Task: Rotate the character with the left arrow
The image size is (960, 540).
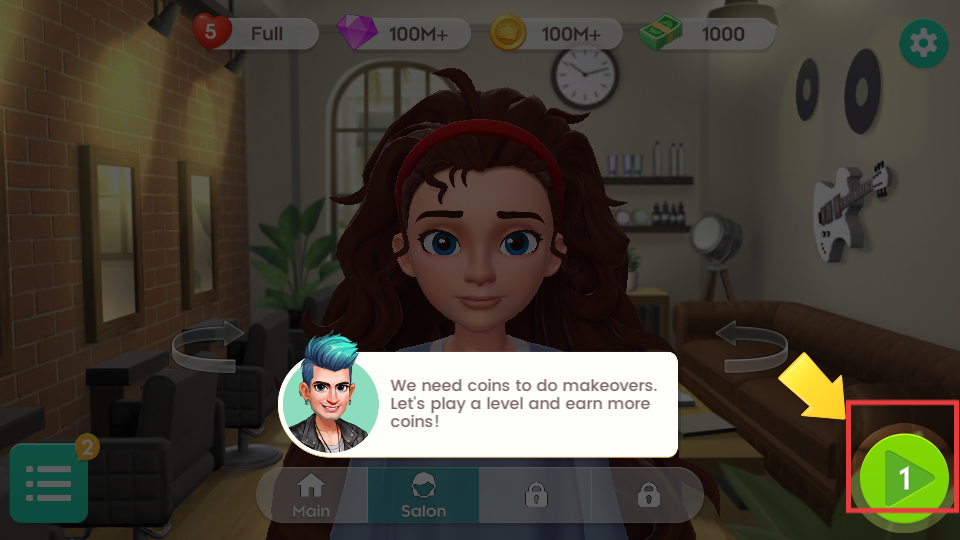Action: [x=208, y=345]
